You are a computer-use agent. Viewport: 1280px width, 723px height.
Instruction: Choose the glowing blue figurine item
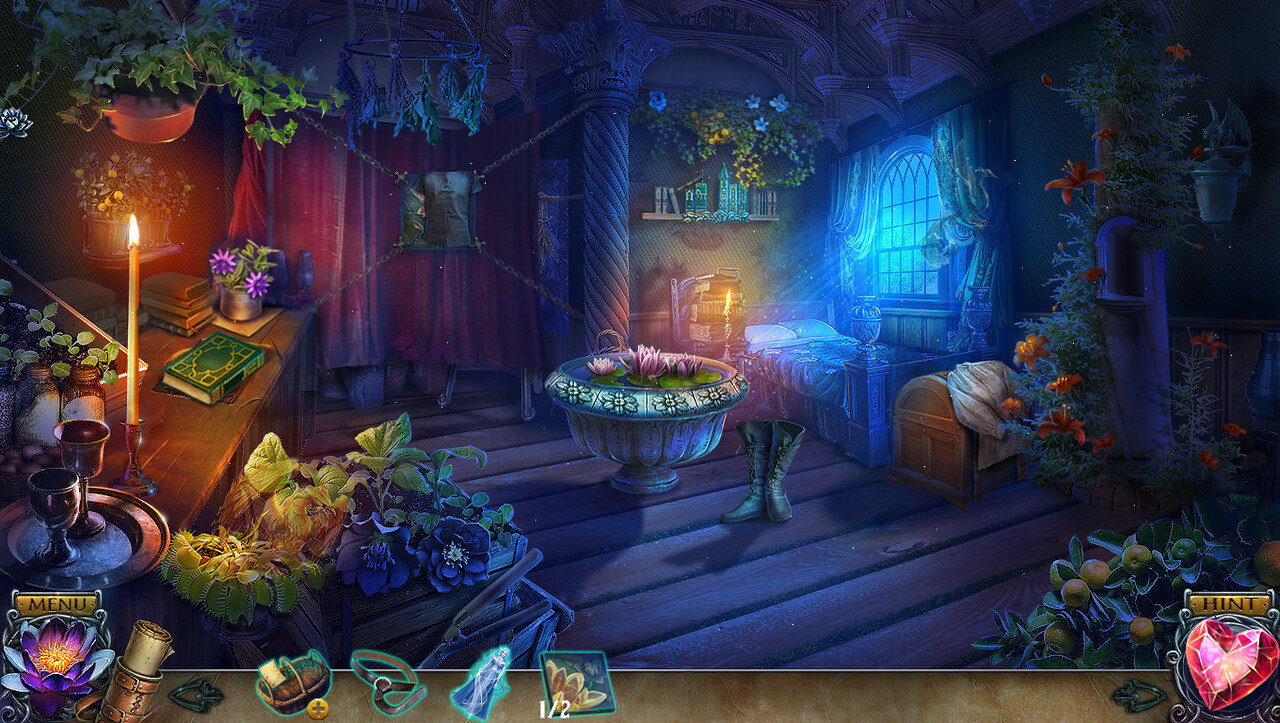482,682
